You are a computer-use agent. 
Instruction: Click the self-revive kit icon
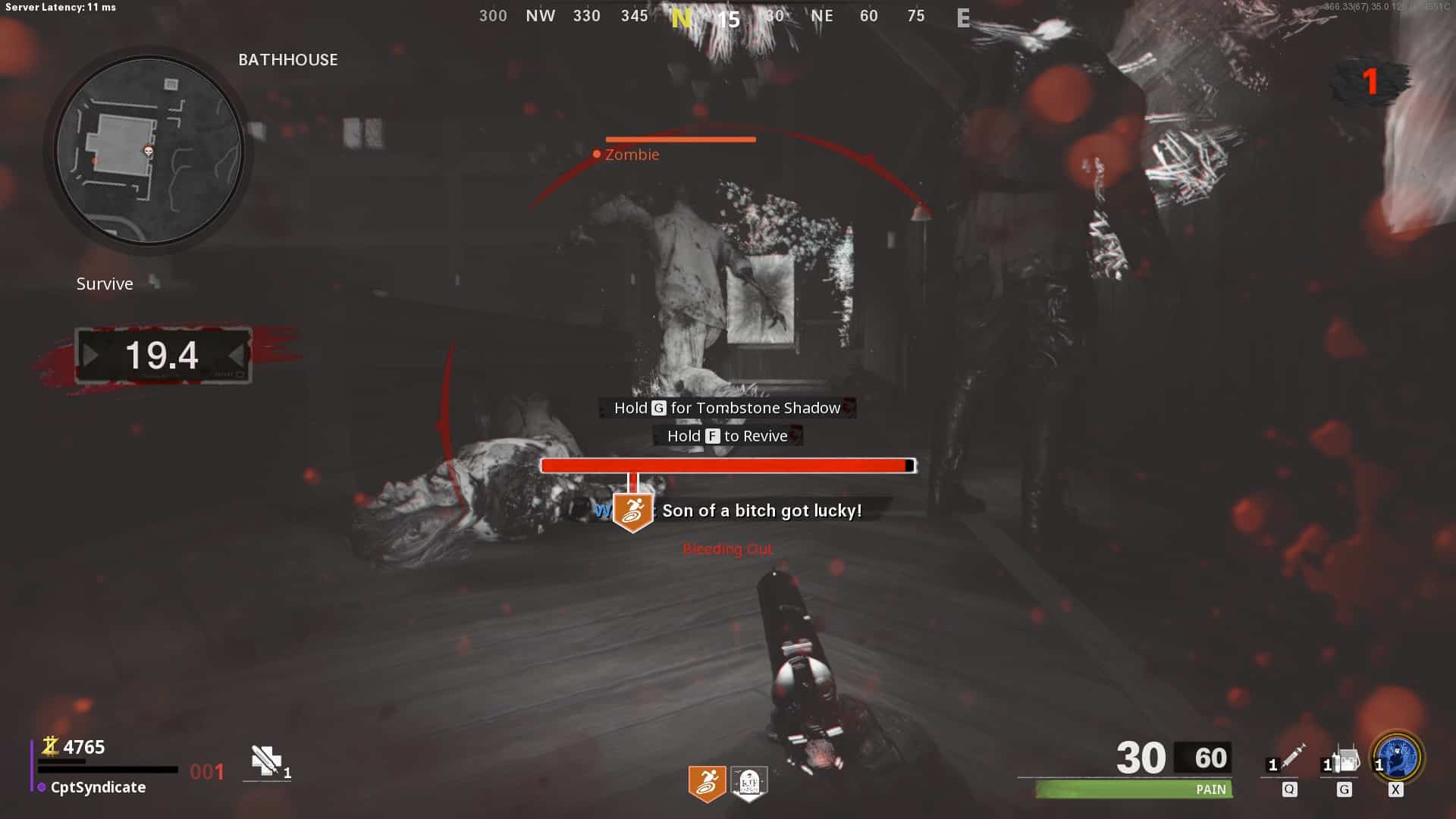point(267,761)
